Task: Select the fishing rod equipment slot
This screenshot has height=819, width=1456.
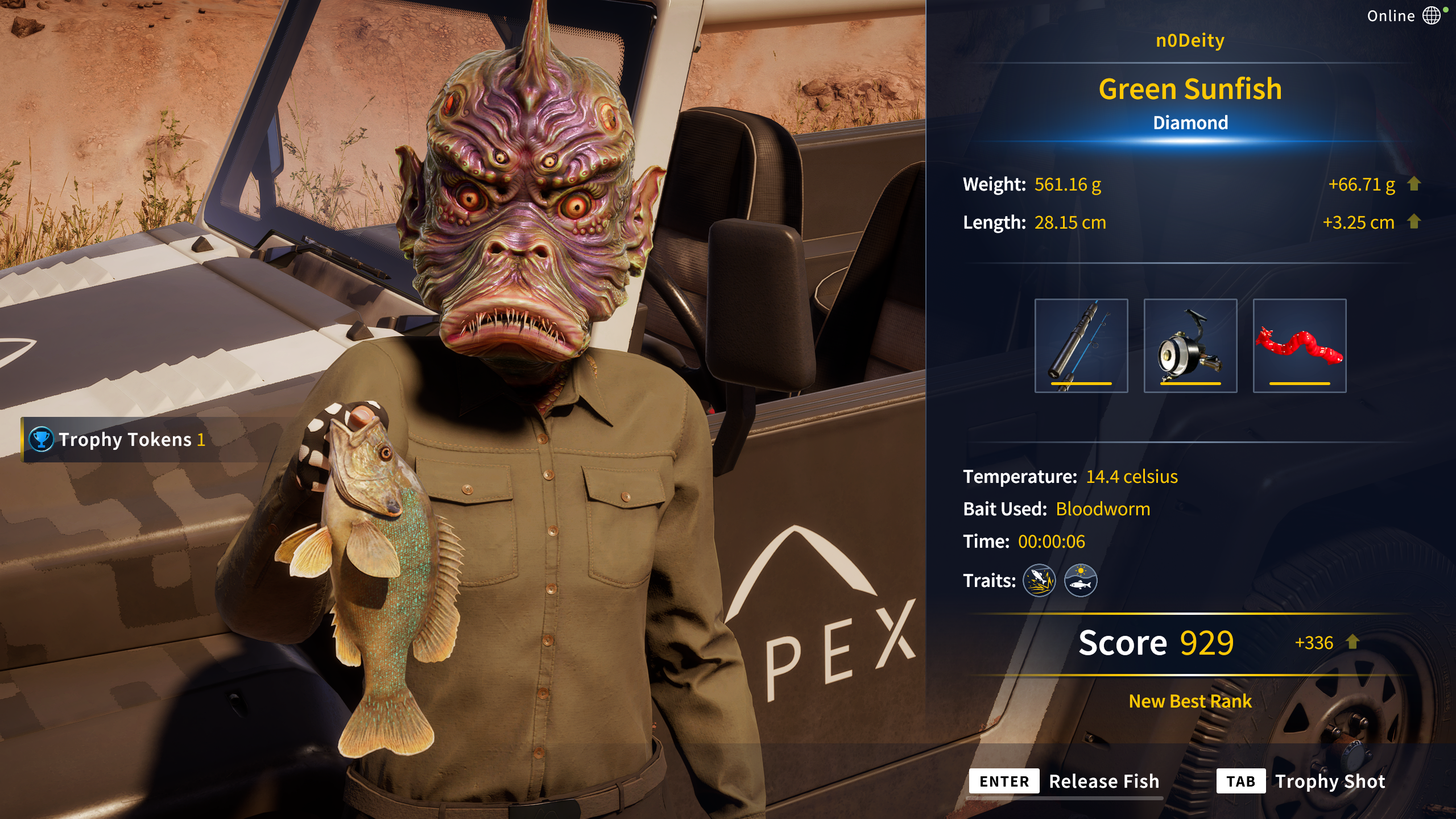Action: tap(1081, 345)
